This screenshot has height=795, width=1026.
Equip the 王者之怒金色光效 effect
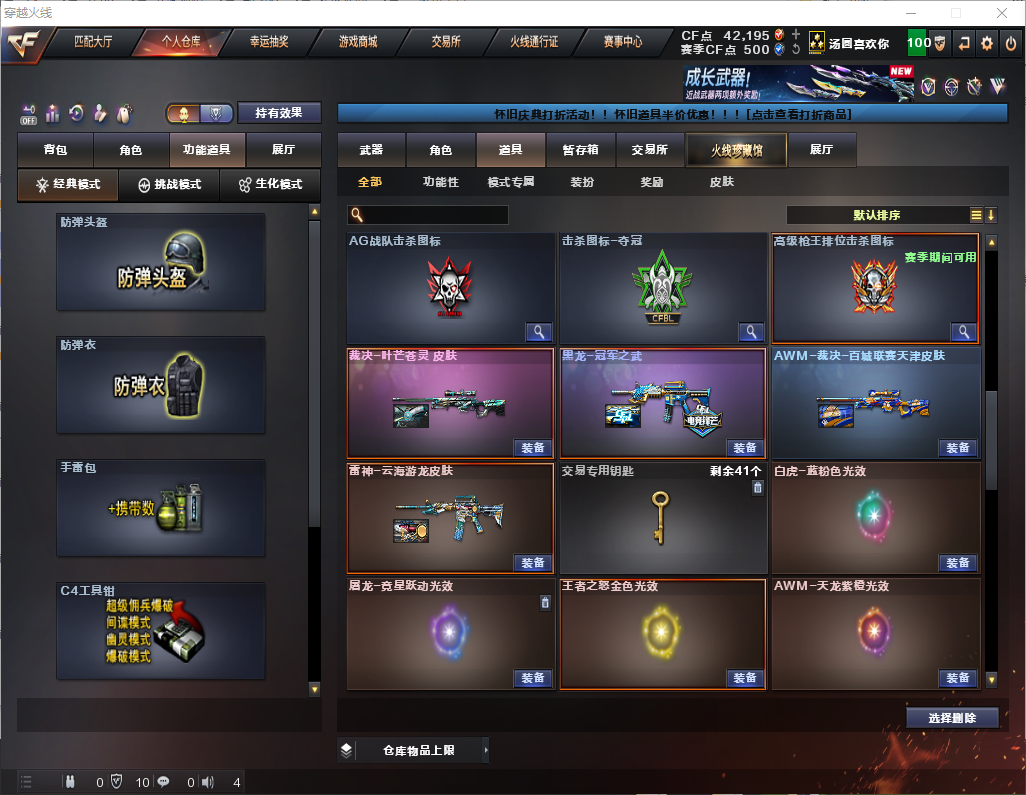tap(744, 678)
